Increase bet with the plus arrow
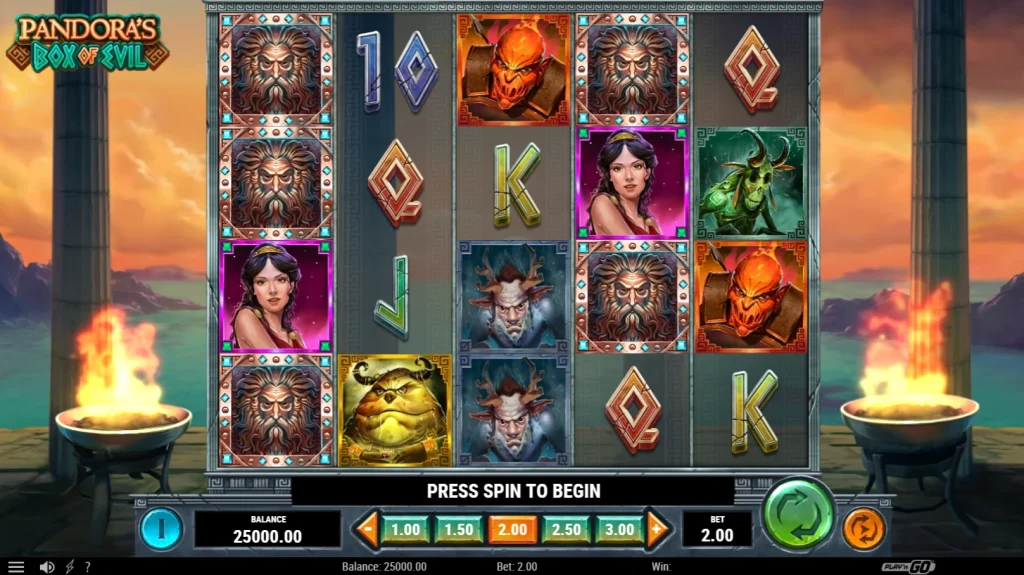Screen dimensions: 1024x575 click(657, 529)
